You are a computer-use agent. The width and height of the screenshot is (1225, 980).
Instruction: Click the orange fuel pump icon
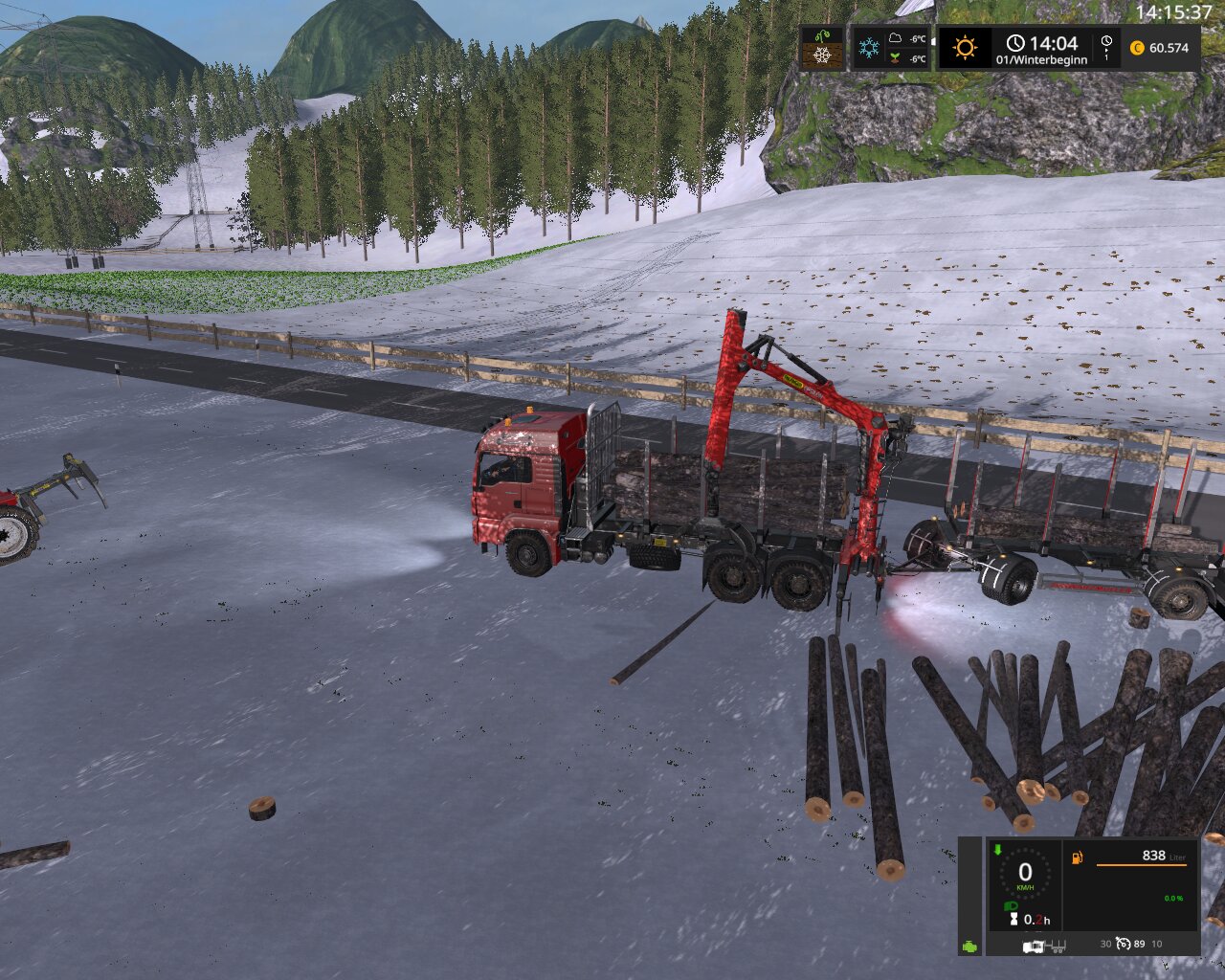(1078, 858)
